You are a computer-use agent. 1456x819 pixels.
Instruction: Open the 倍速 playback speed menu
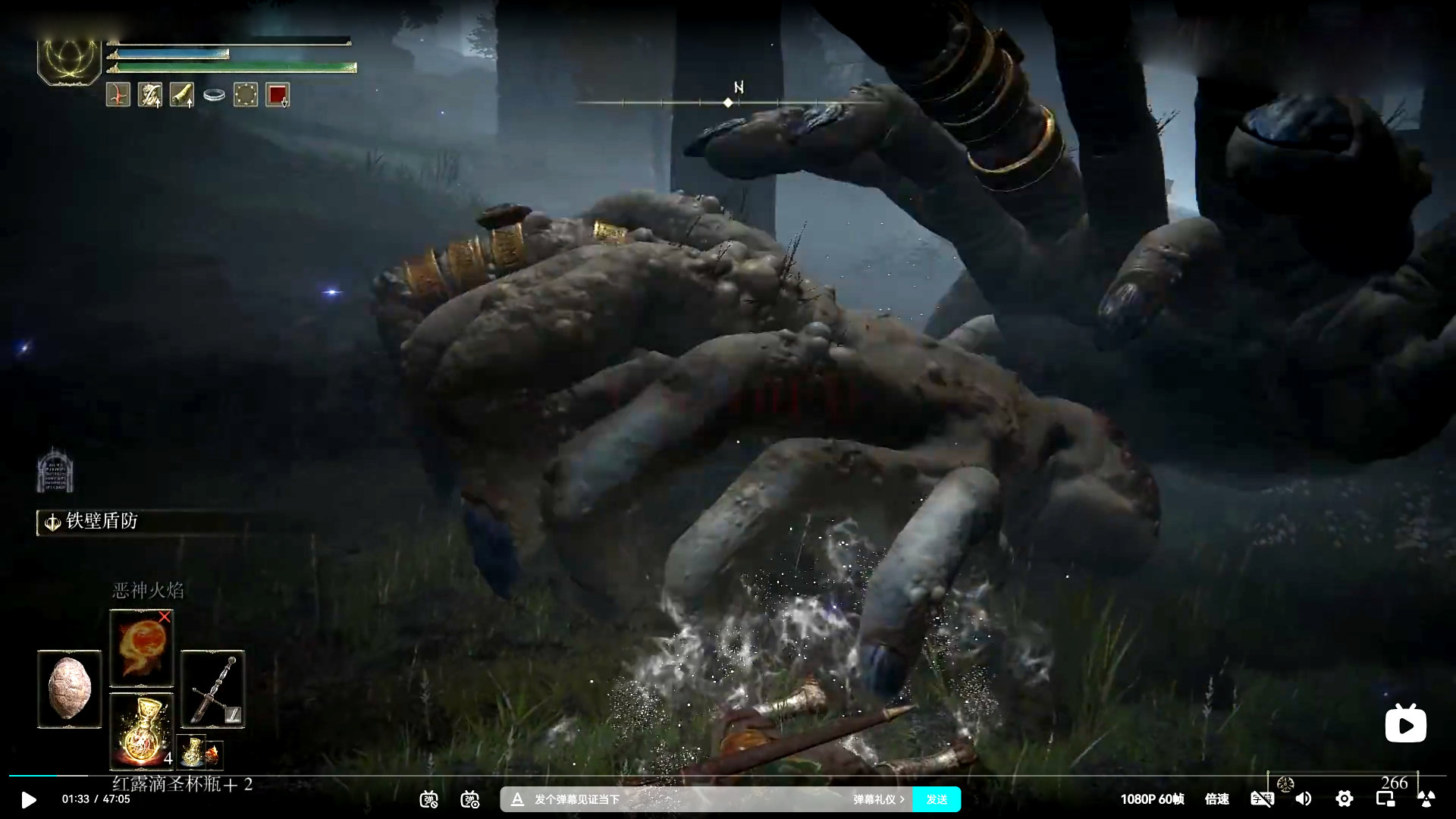coord(1217,799)
